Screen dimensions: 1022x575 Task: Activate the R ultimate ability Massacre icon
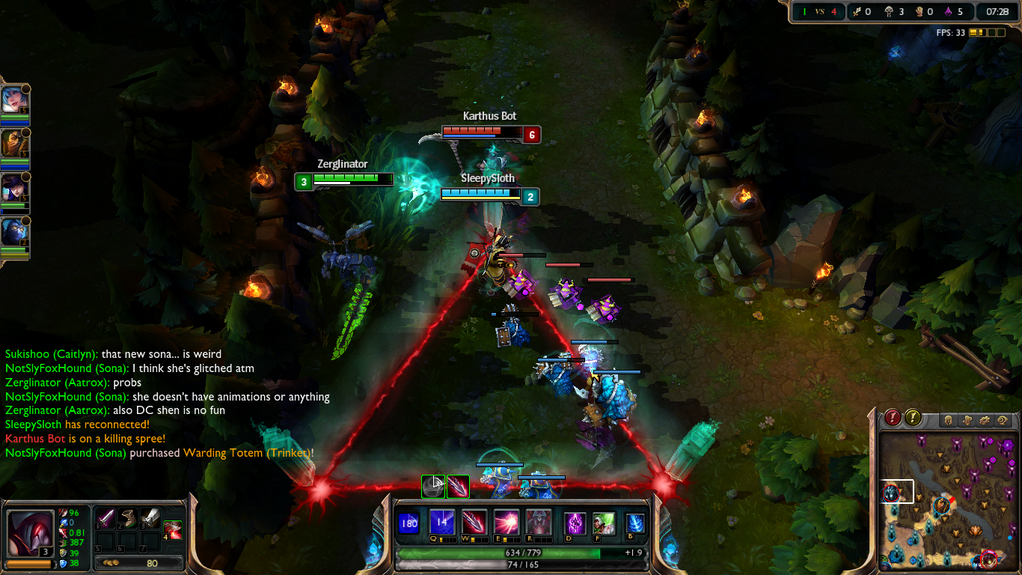[x=538, y=523]
